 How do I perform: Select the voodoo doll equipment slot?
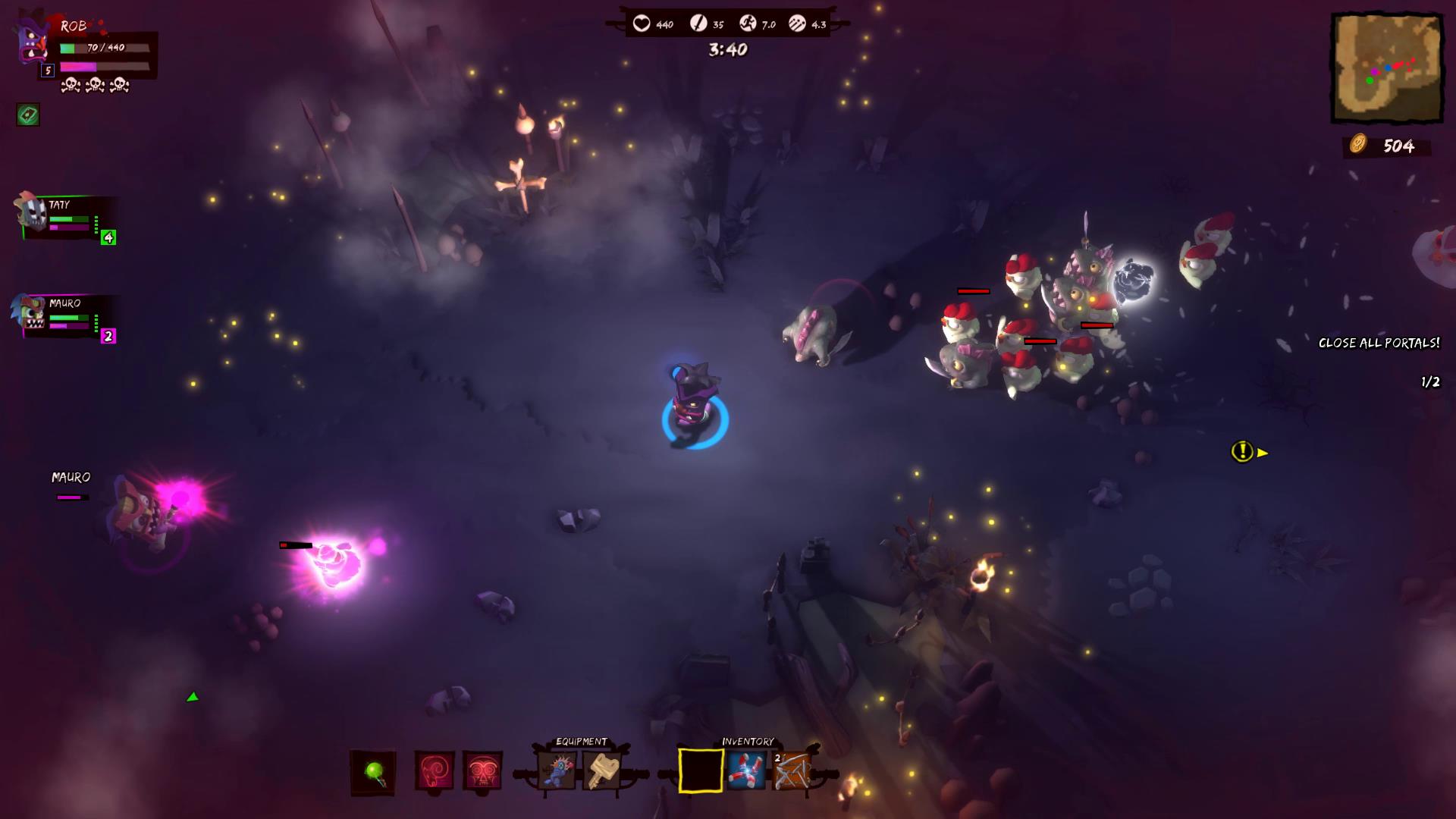(557, 771)
